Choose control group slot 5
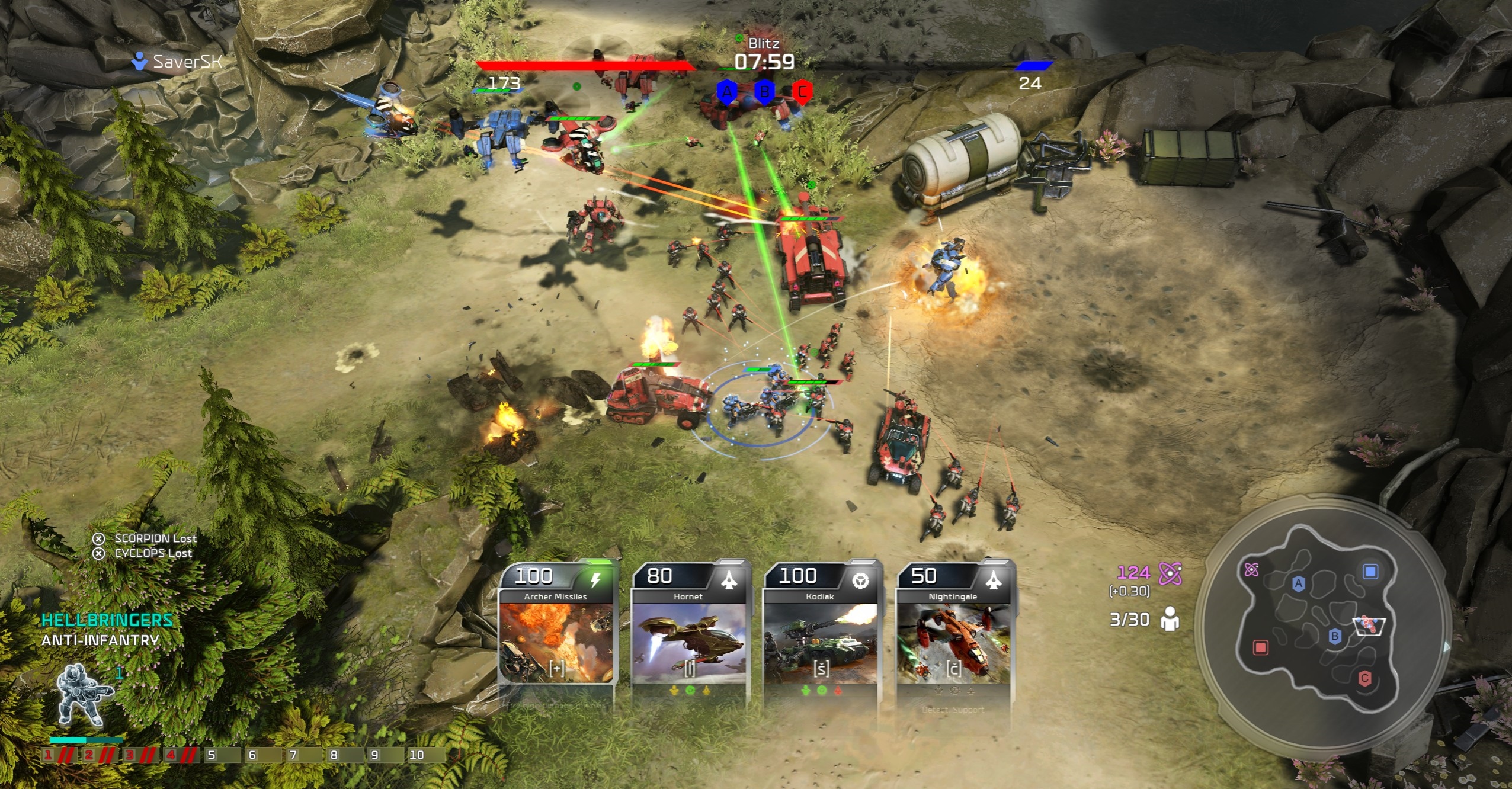This screenshot has width=1512, height=789. [212, 755]
